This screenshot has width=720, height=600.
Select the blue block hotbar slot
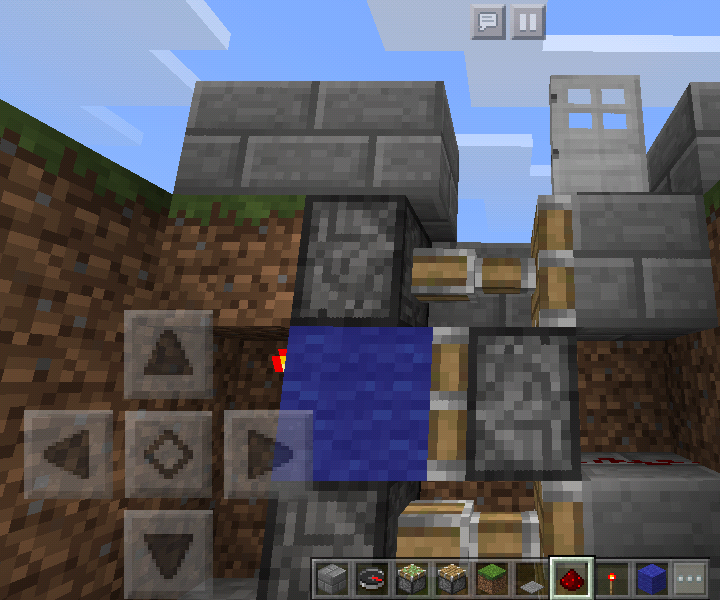point(651,578)
